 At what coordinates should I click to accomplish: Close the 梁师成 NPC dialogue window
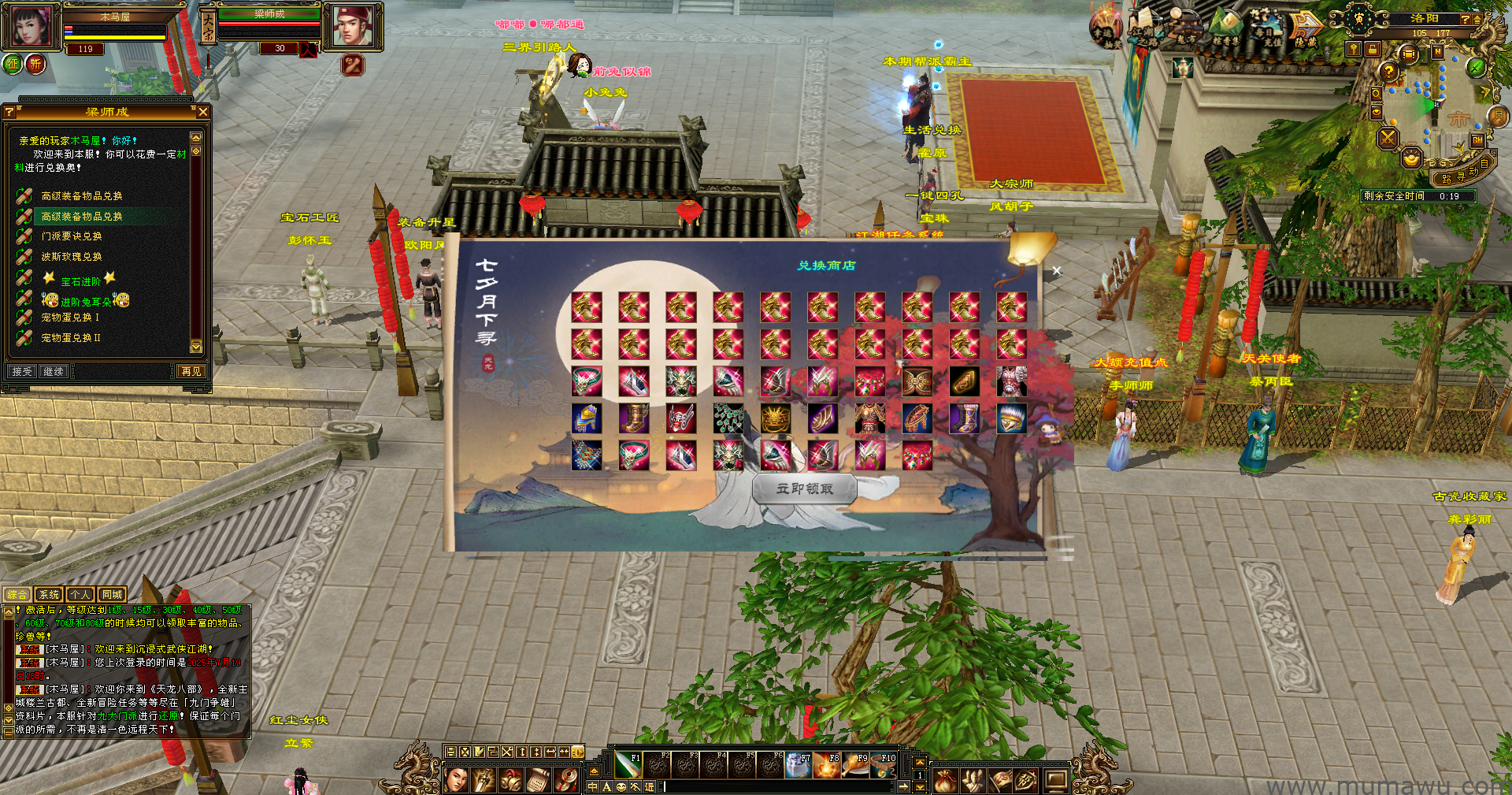click(x=203, y=113)
